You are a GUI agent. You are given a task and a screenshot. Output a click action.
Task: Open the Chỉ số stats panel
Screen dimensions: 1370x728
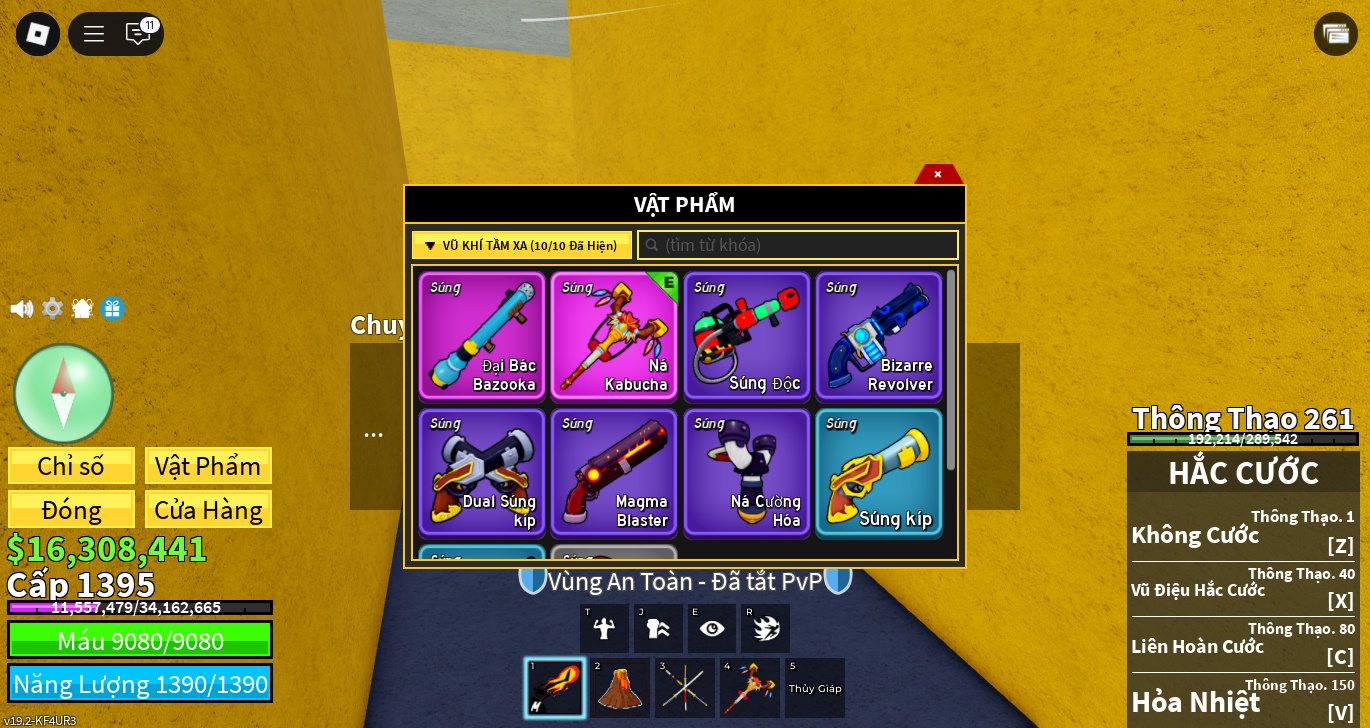coord(71,466)
